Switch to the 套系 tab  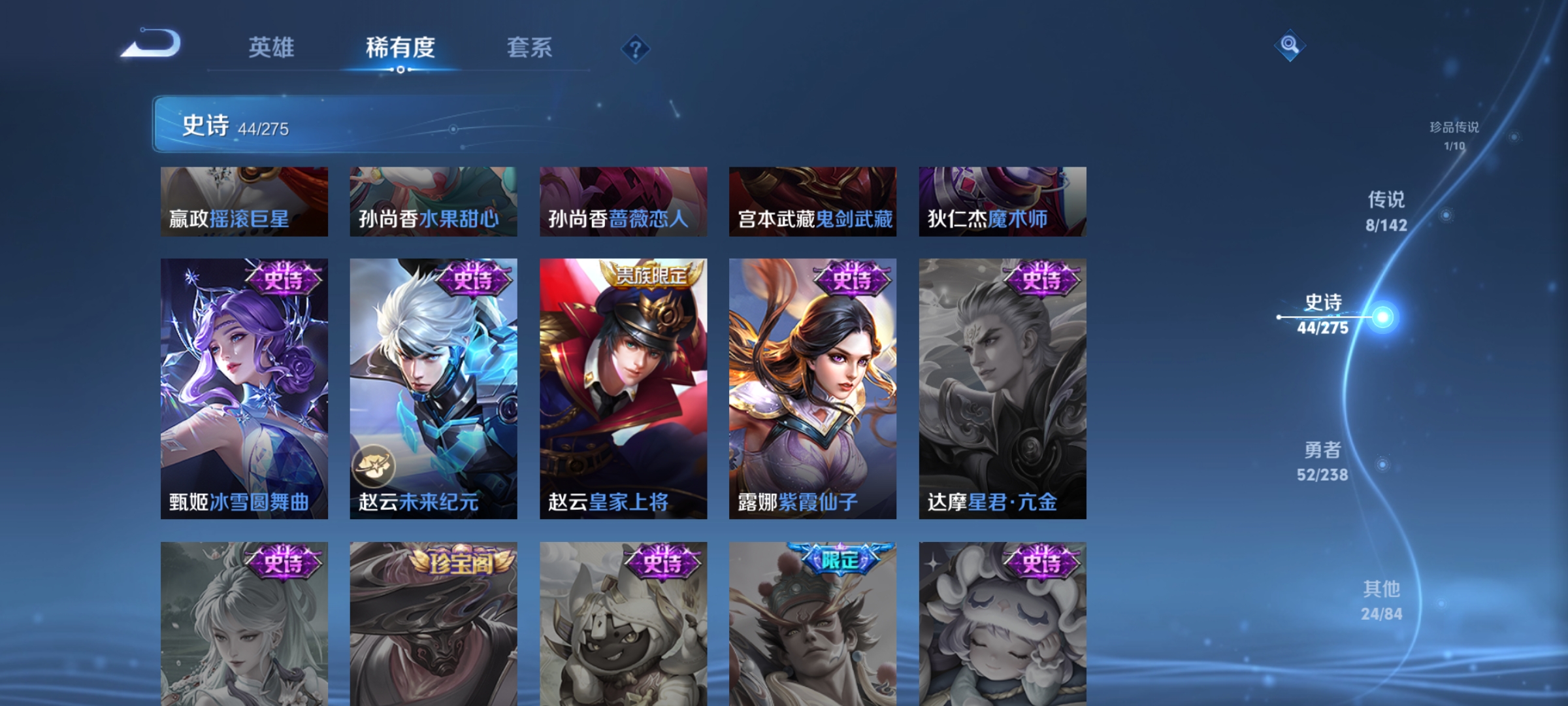pos(529,48)
